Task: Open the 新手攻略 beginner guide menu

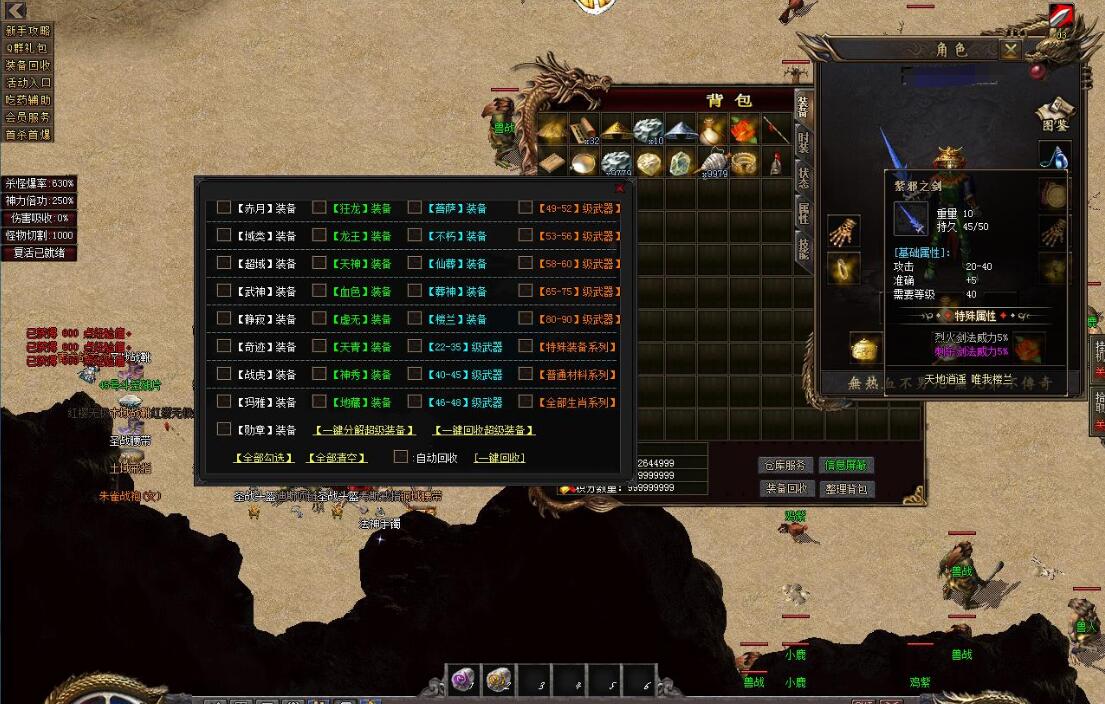Action: (27, 31)
